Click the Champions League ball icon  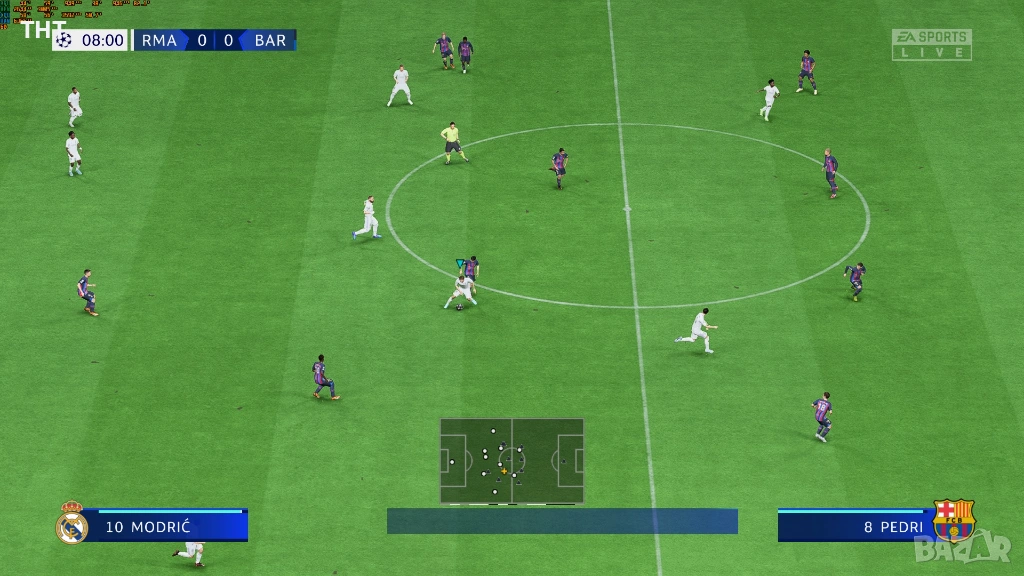[65, 40]
